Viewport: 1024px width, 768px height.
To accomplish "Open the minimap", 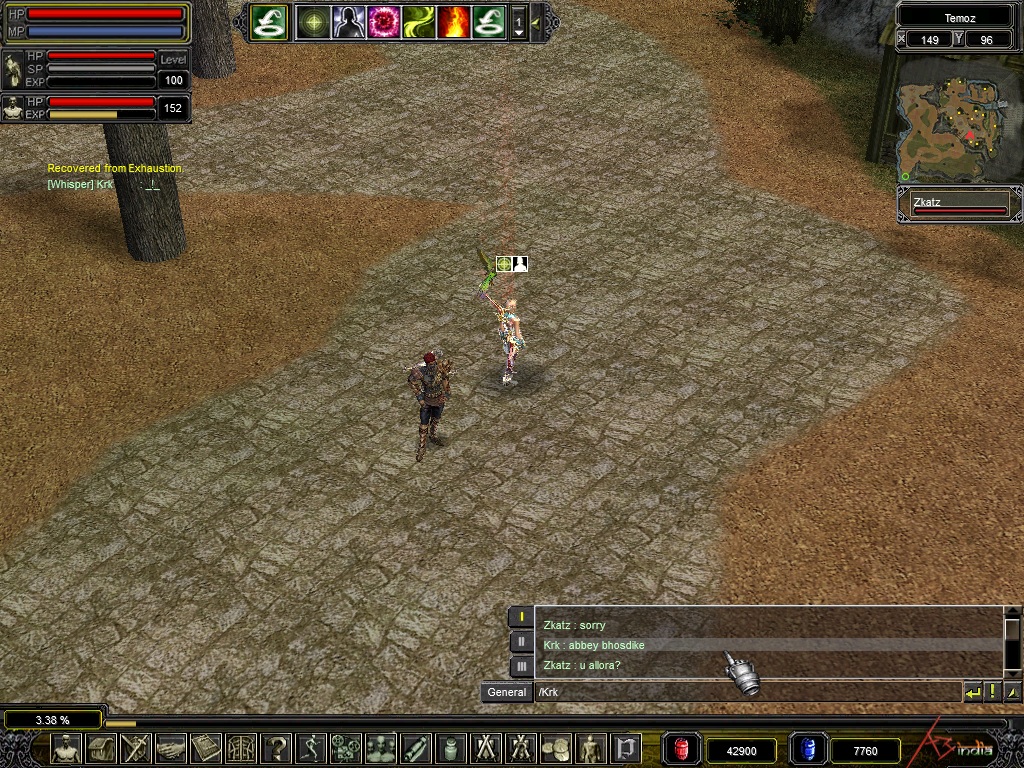I will (958, 117).
